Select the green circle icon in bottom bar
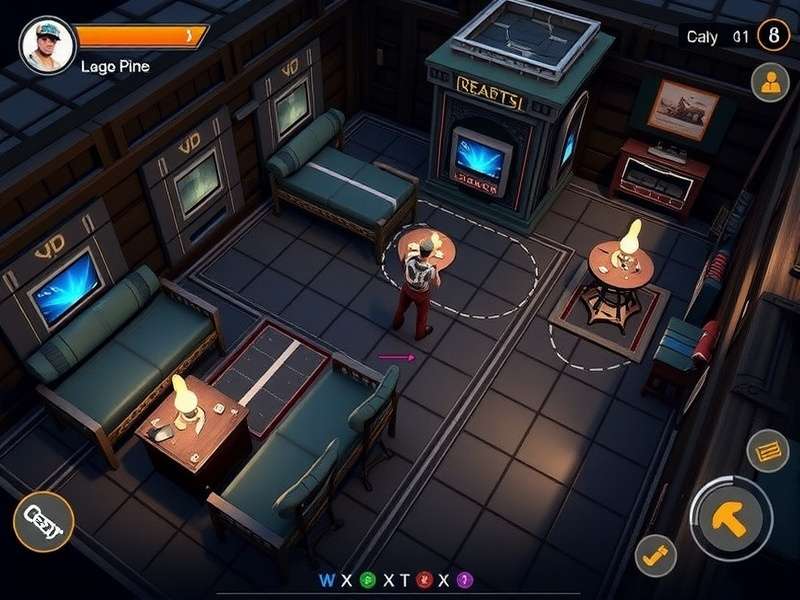 [x=367, y=580]
